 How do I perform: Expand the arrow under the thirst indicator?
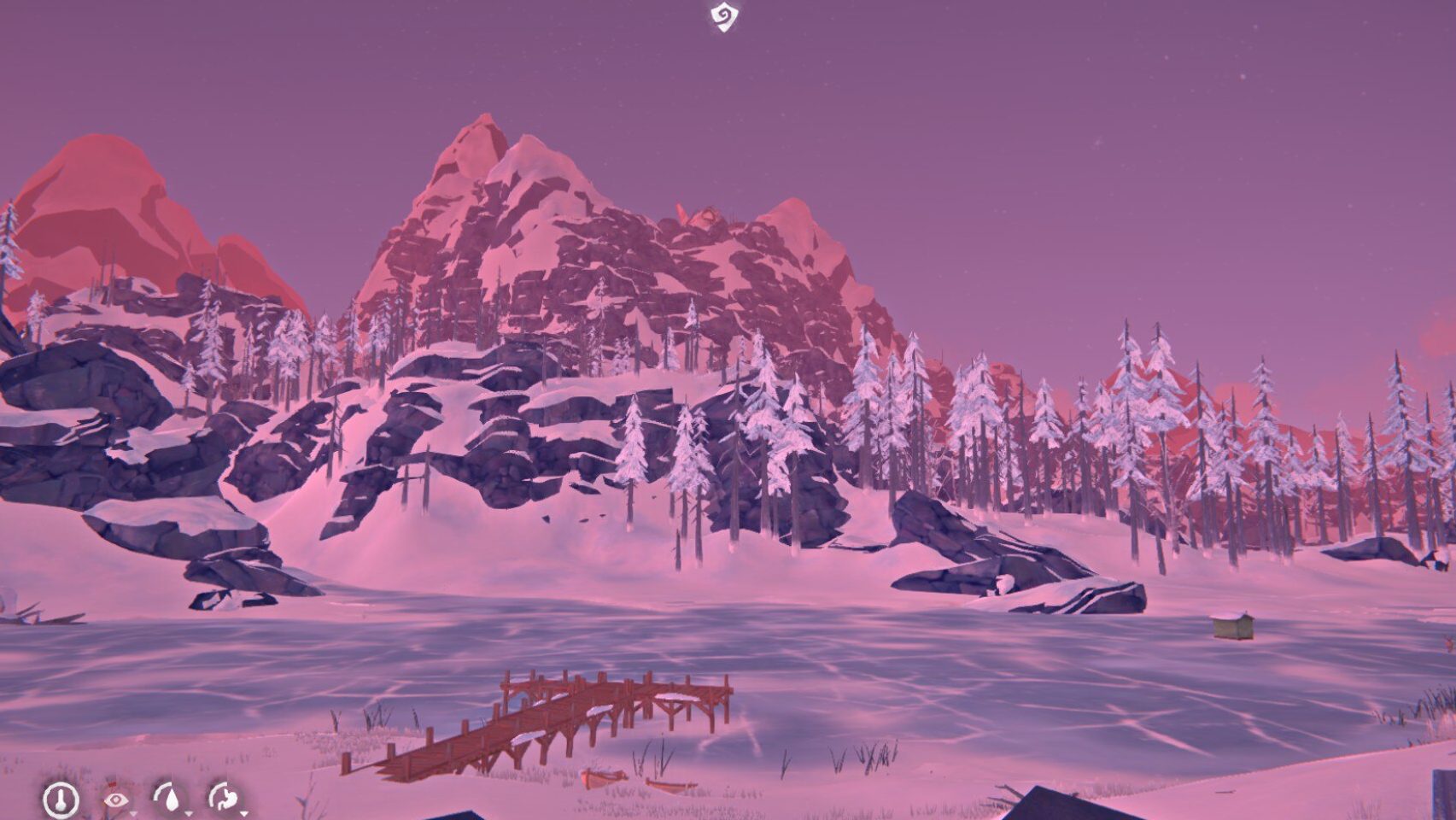189,814
